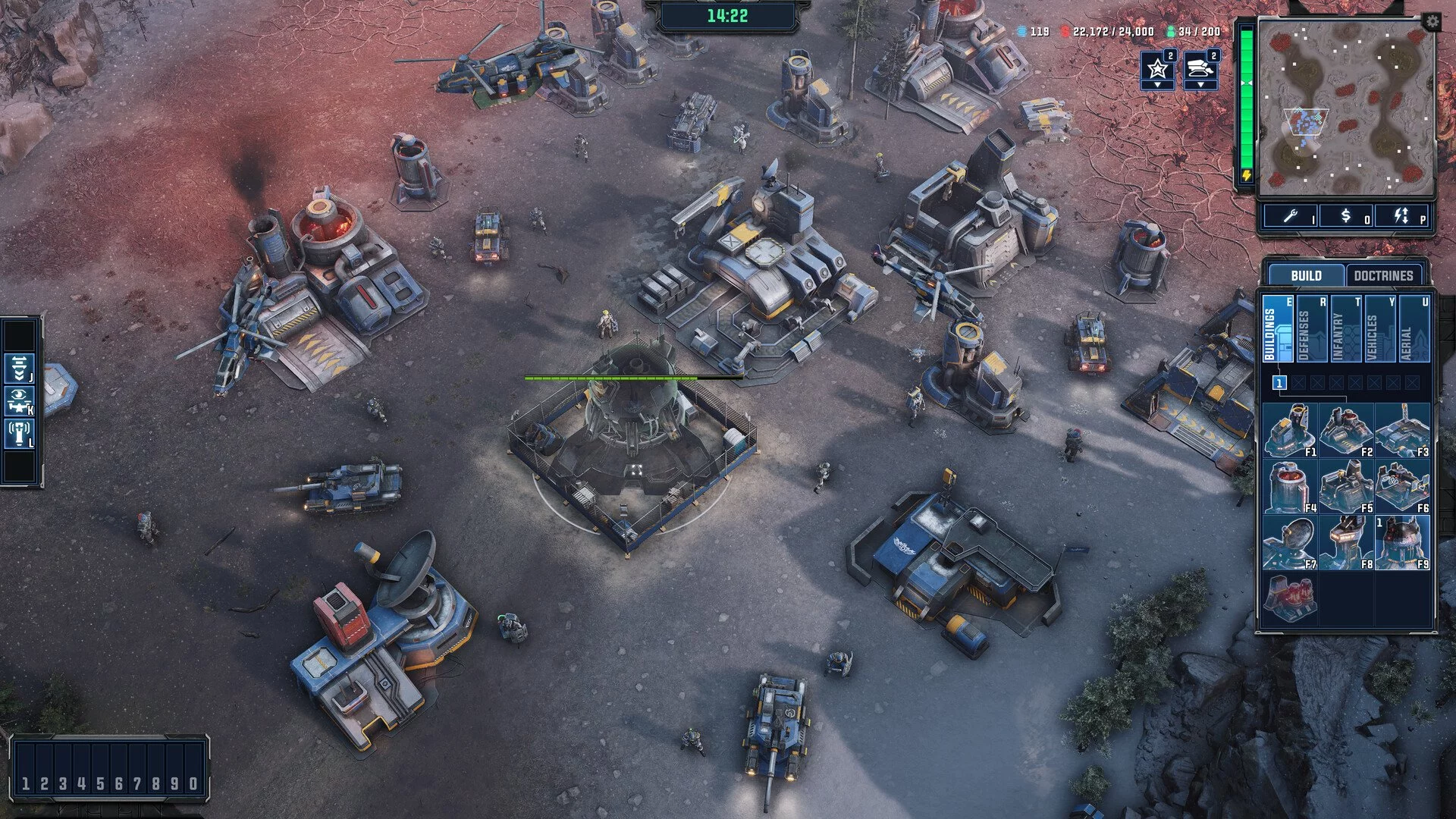Image resolution: width=1456 pixels, height=819 pixels.
Task: Click the F9 dome building in production
Action: pyautogui.click(x=1401, y=542)
